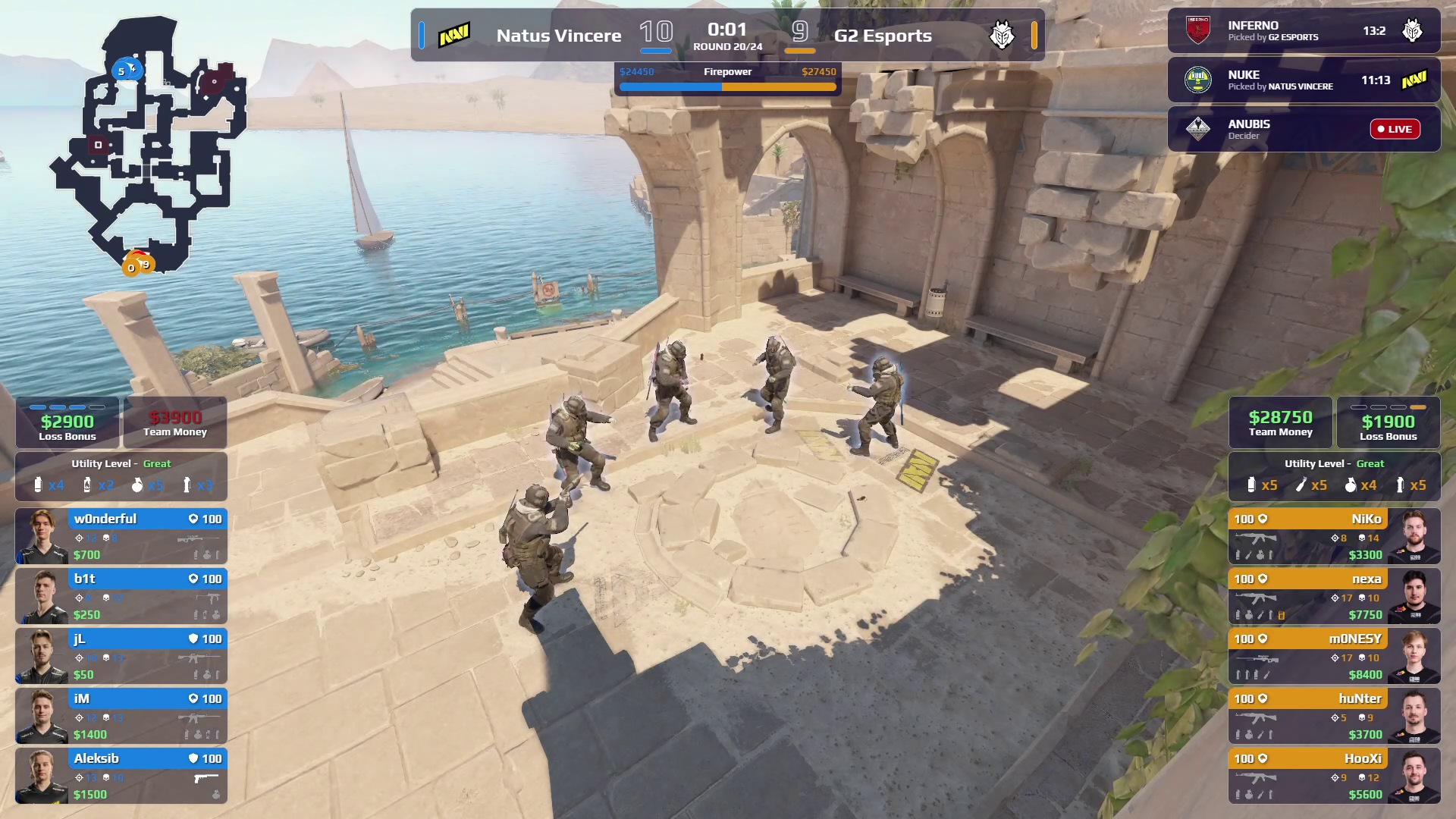Select b1t's player card
Viewport: 1456px width, 819px height.
click(x=121, y=596)
